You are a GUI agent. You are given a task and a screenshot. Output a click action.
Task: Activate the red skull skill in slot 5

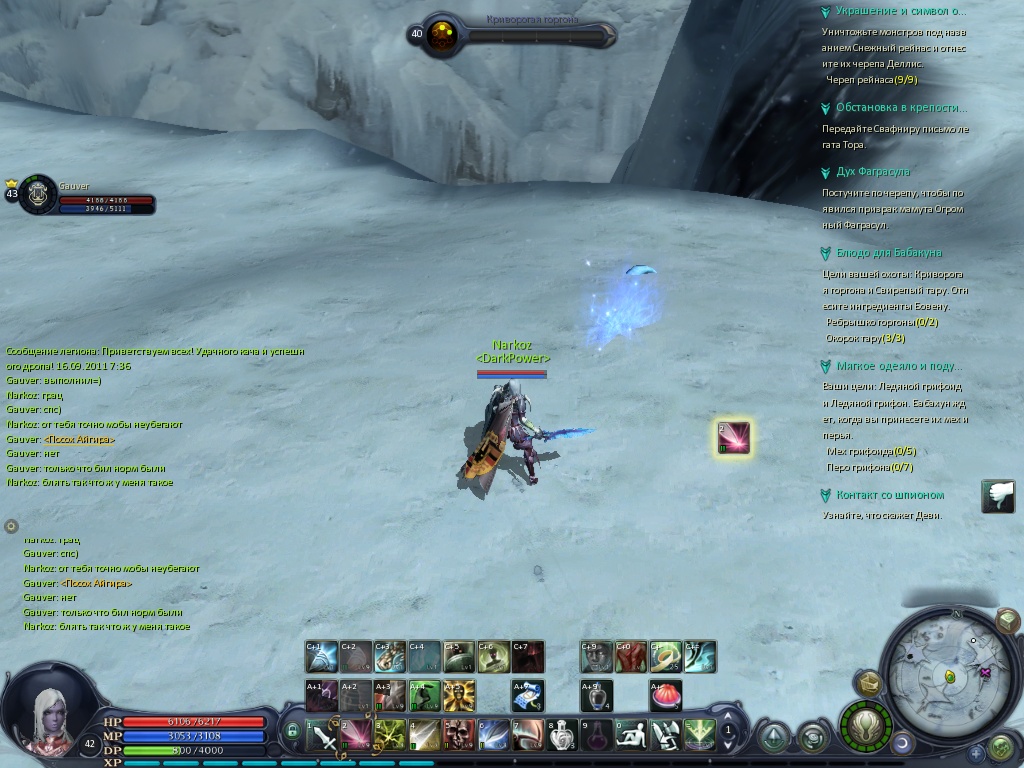point(458,736)
